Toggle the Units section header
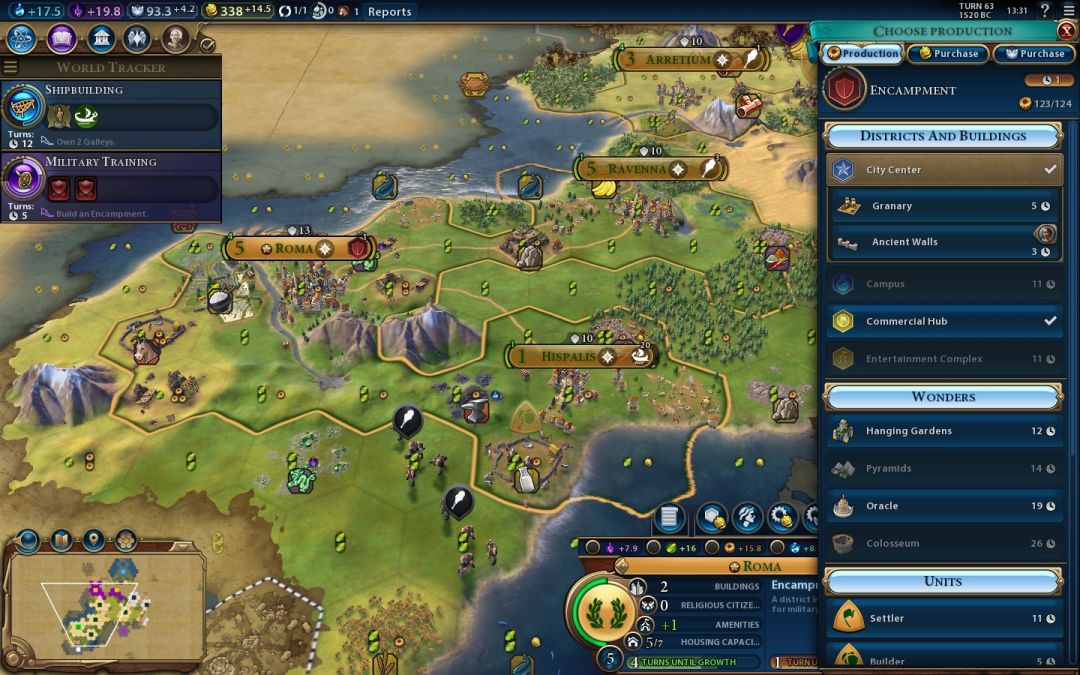The image size is (1080, 675). (942, 581)
